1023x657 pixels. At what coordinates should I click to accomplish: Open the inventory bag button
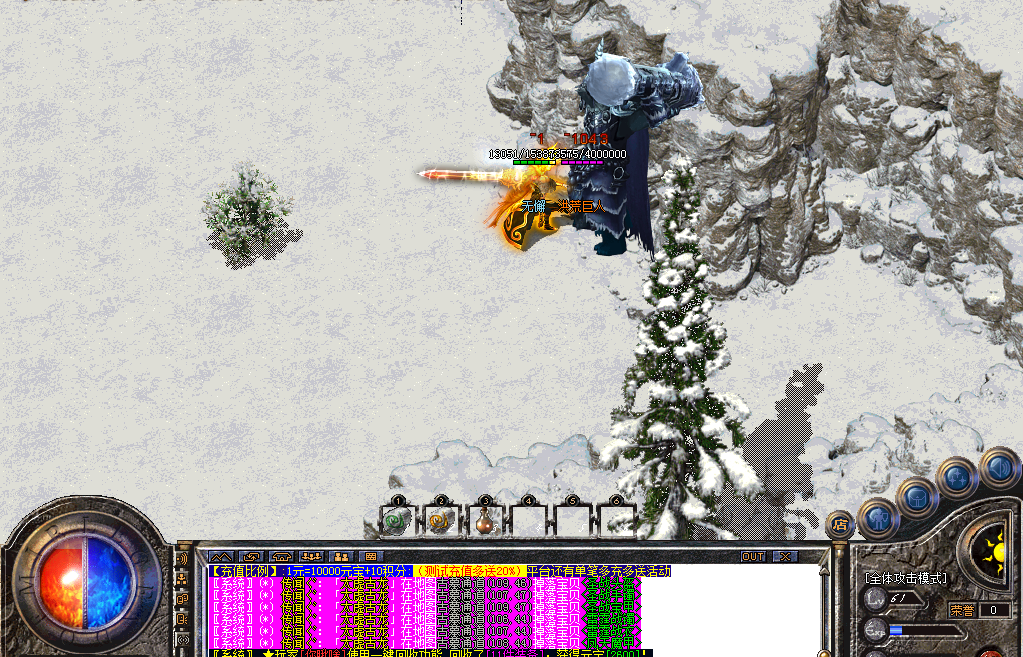click(x=917, y=497)
